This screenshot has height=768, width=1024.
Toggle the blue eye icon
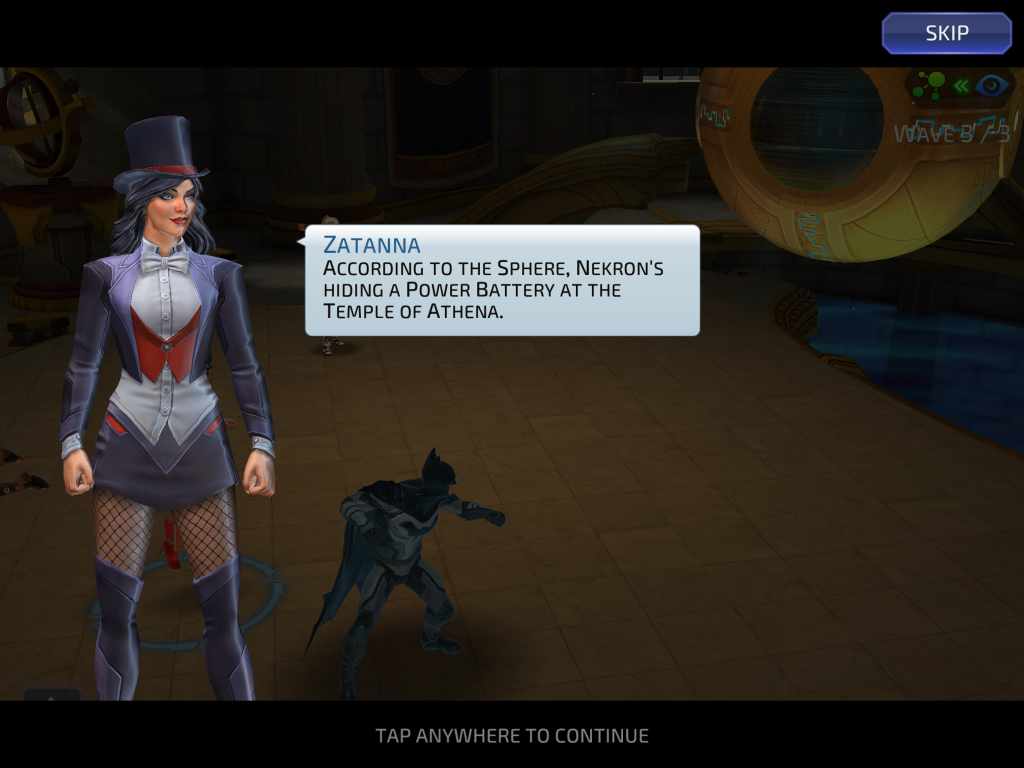click(992, 85)
